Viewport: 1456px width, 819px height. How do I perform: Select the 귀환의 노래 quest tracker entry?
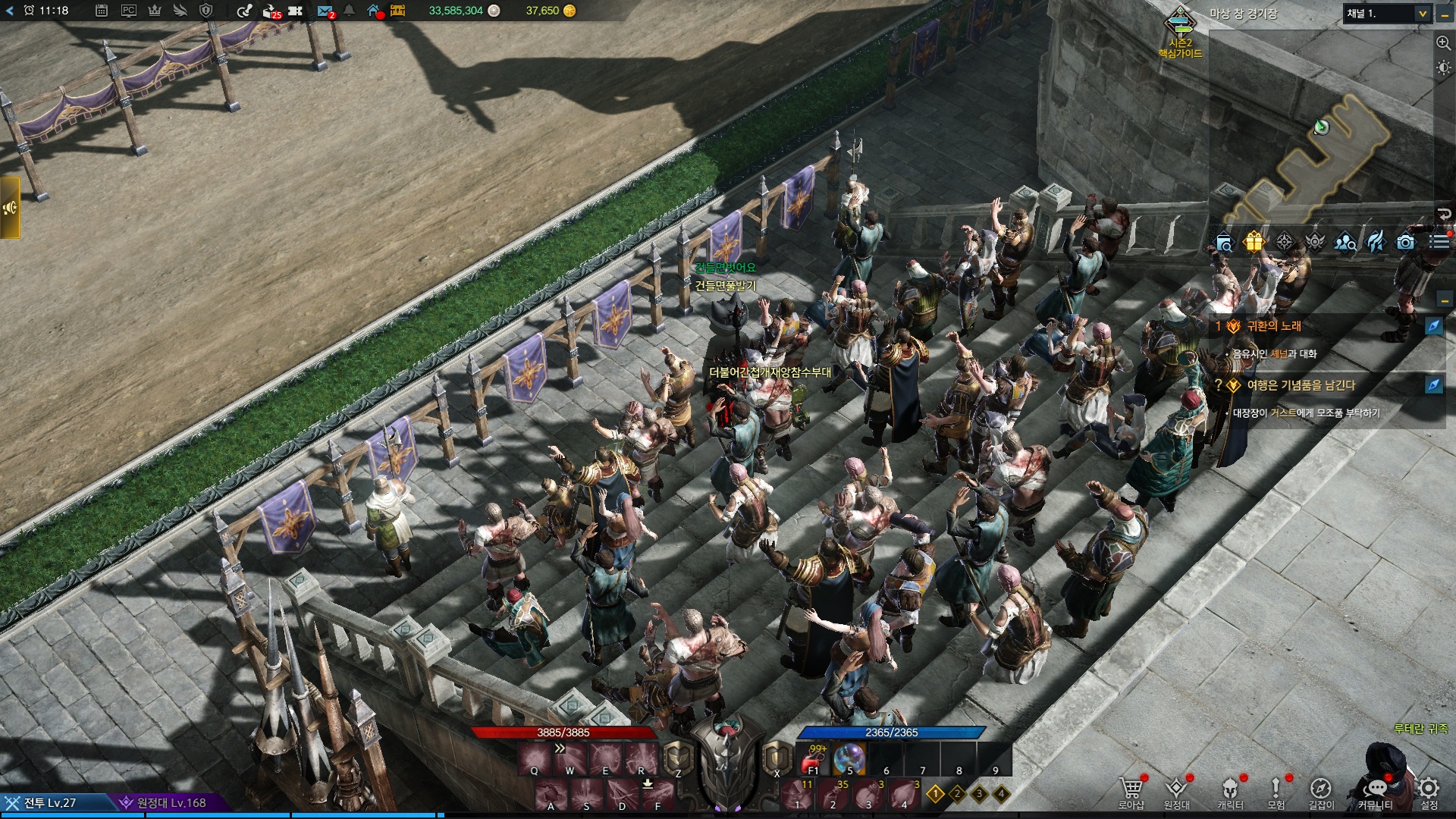click(x=1274, y=326)
